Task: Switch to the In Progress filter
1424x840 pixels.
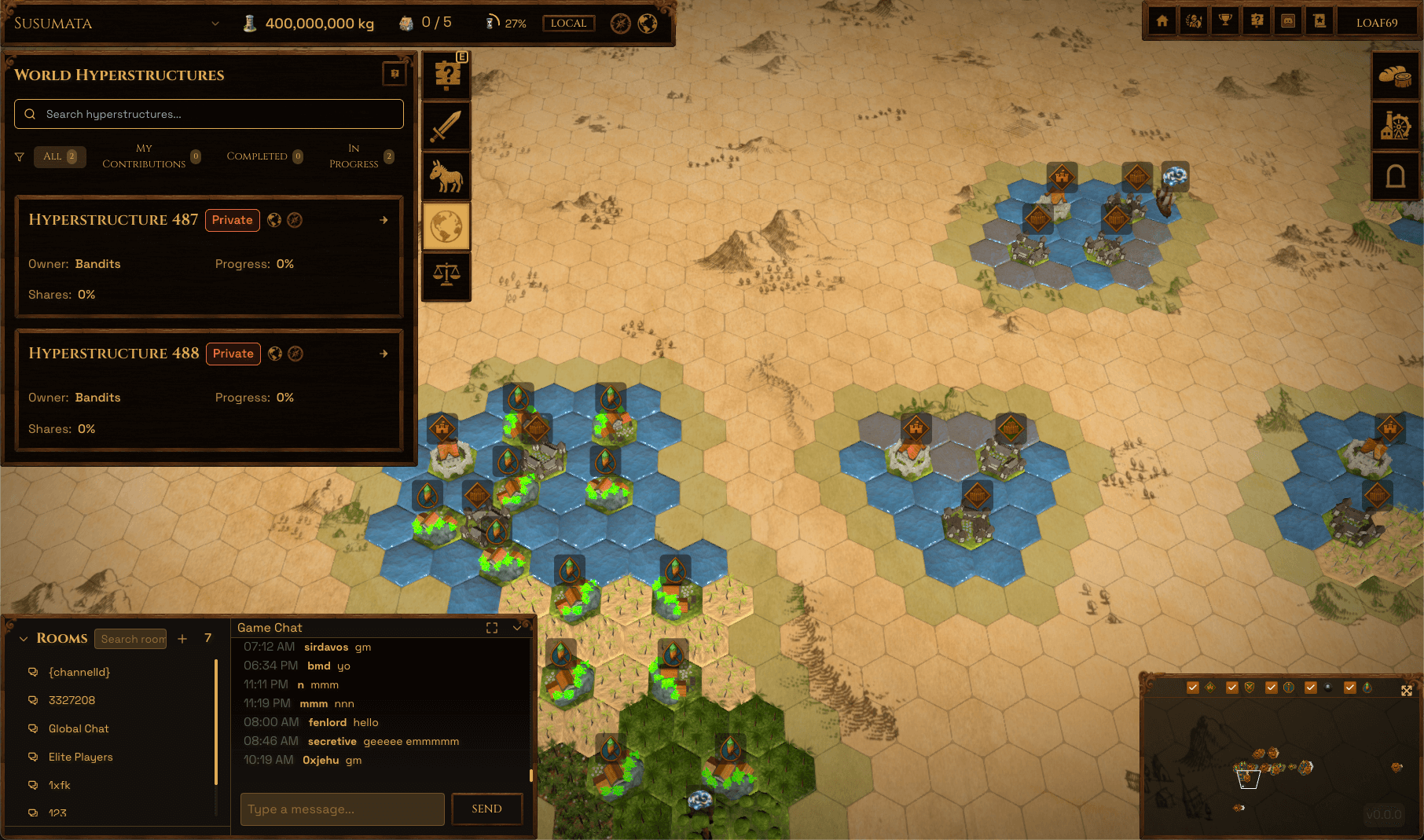Action: [354, 156]
